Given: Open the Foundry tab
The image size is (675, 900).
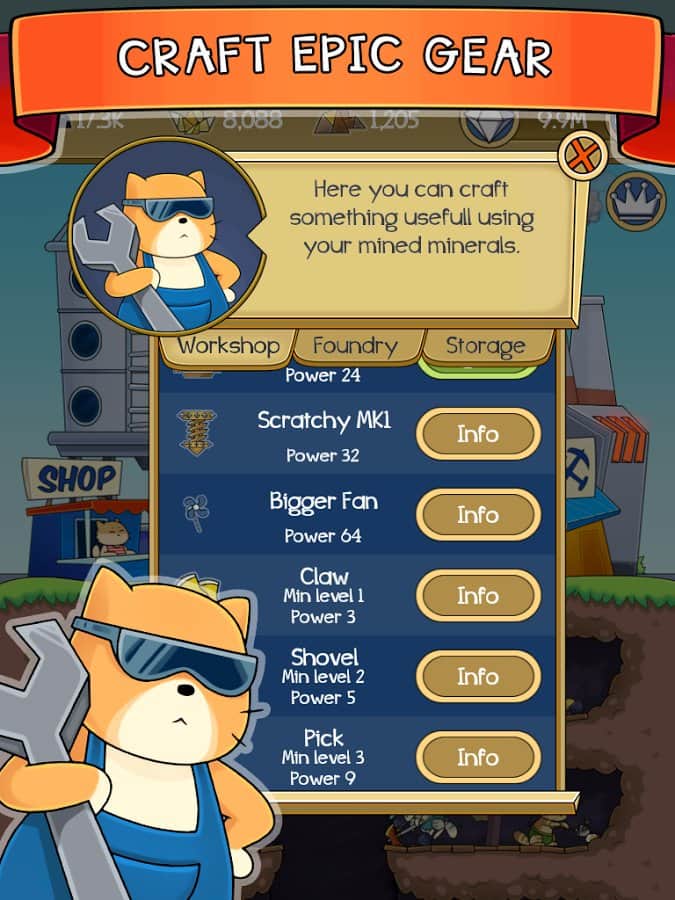Looking at the screenshot, I should [355, 346].
